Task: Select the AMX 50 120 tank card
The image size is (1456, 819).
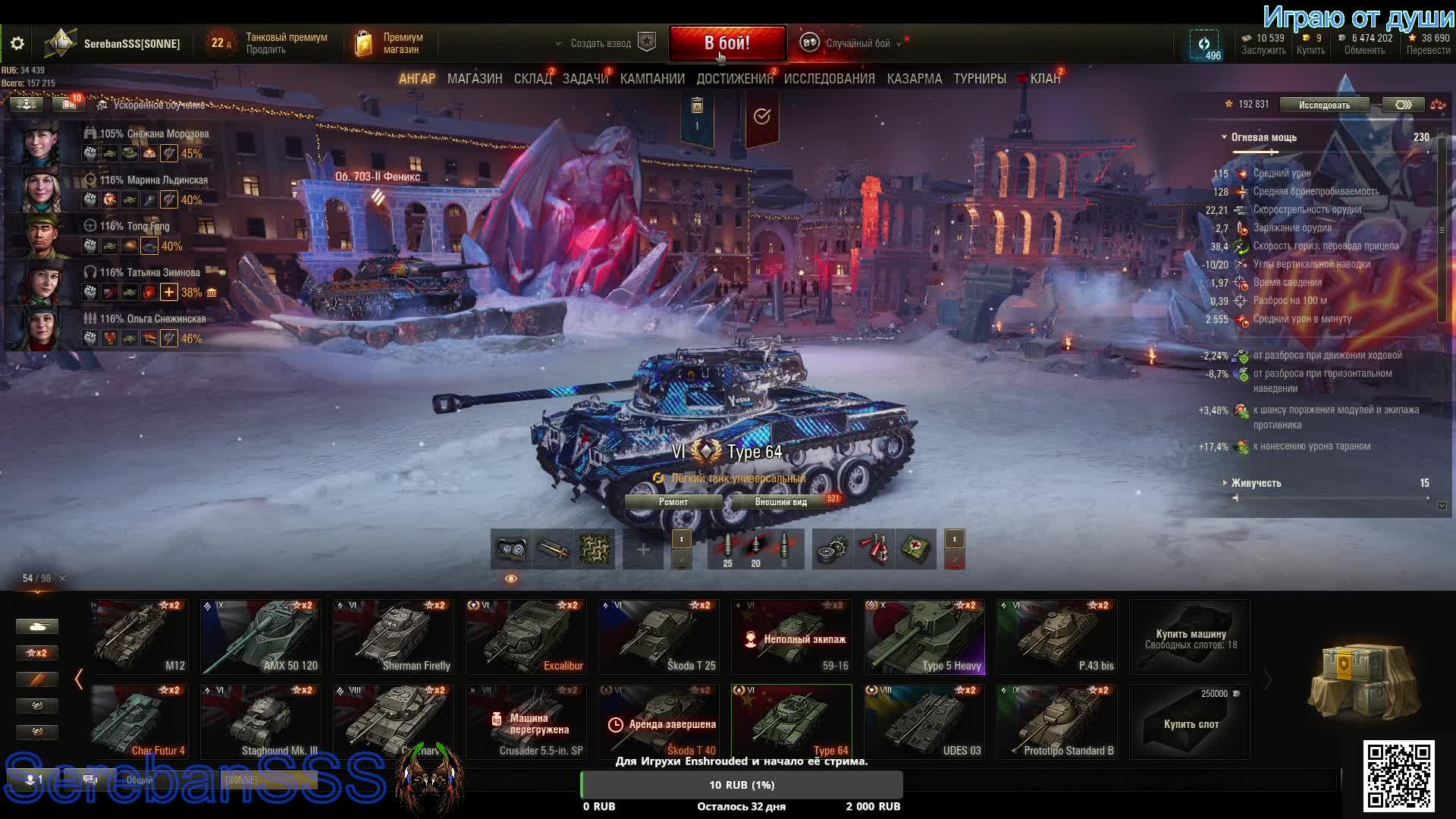Action: pyautogui.click(x=260, y=637)
